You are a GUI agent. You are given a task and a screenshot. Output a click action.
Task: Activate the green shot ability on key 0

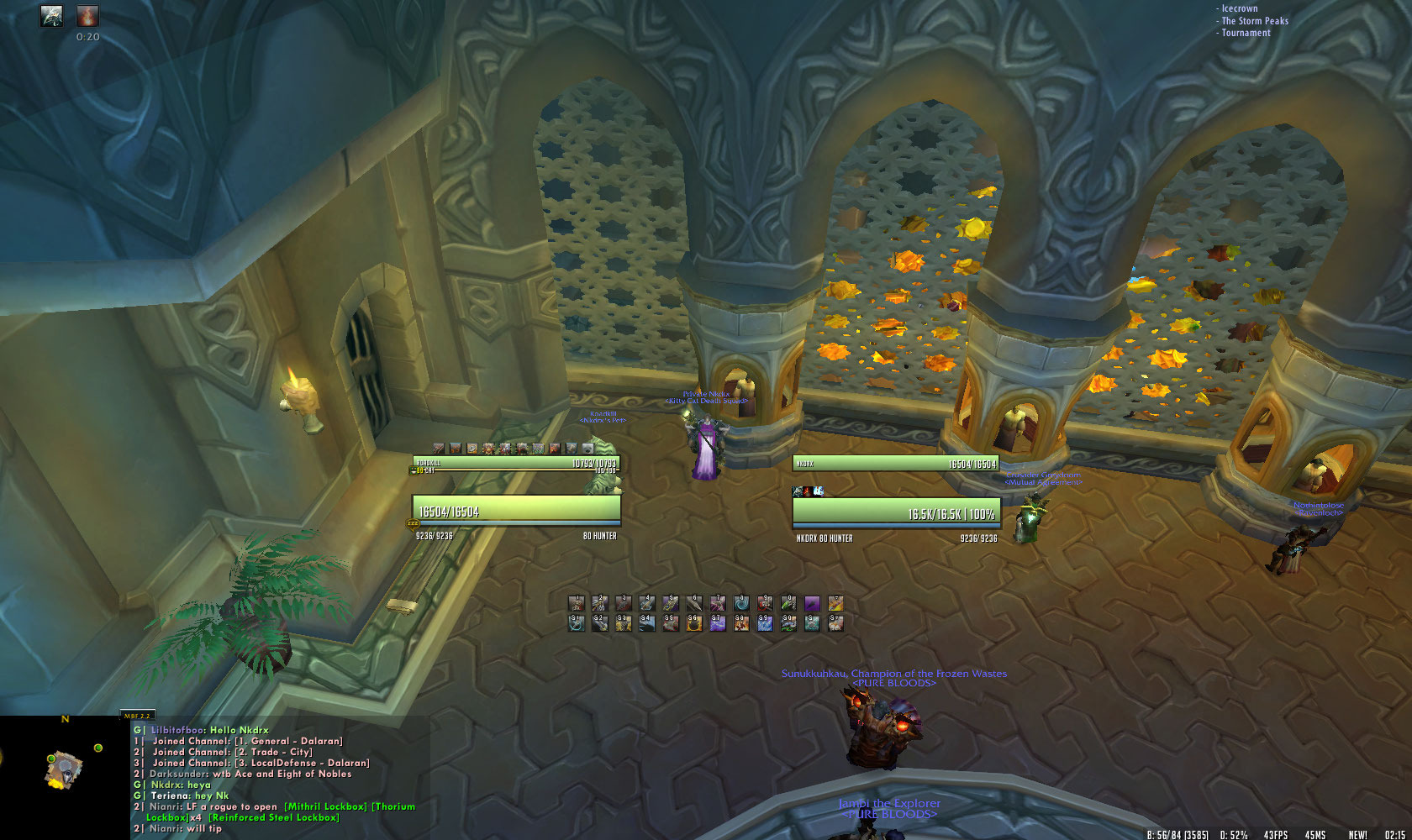(788, 604)
